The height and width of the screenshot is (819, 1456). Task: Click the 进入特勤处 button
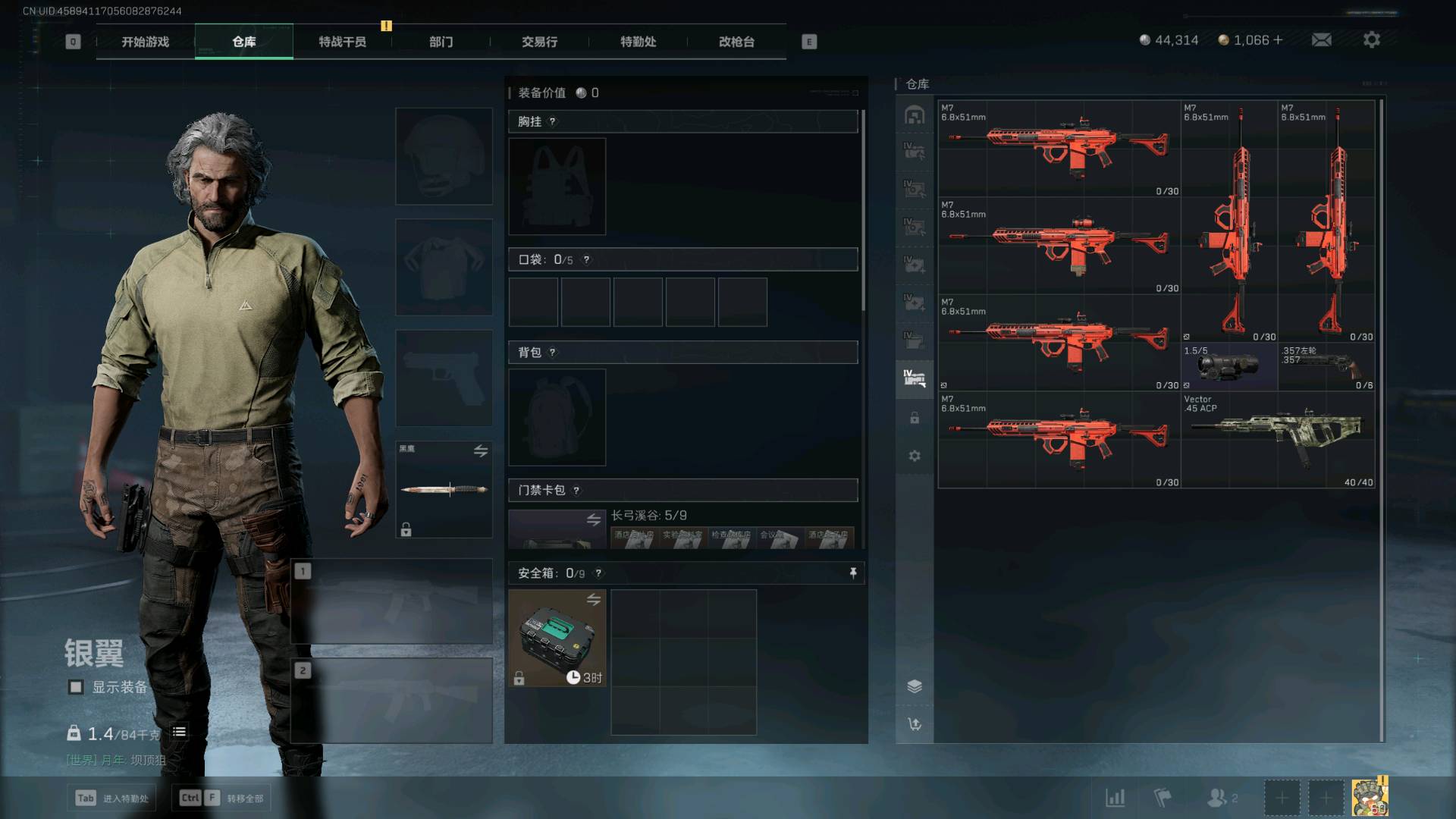coord(112,798)
